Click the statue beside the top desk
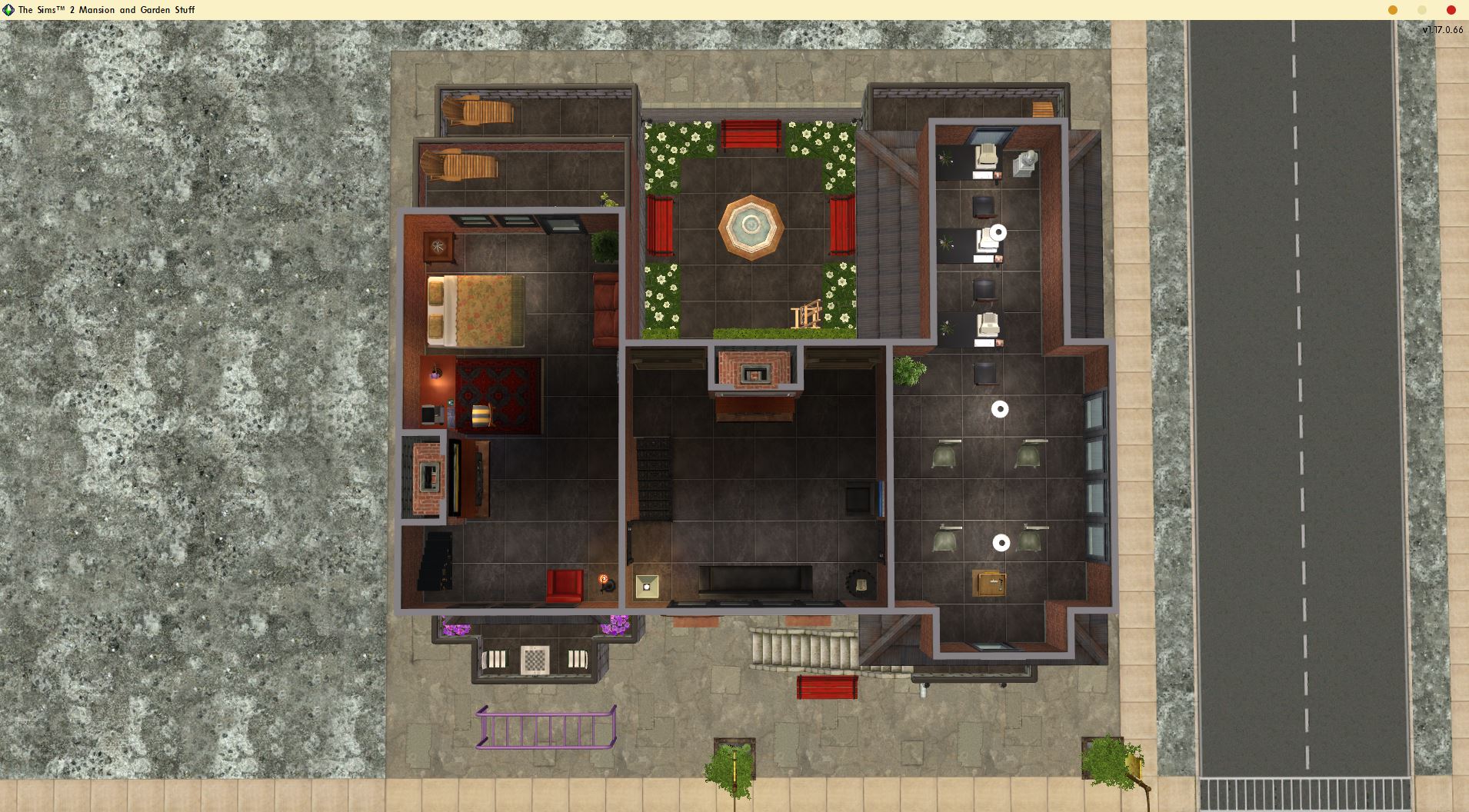The image size is (1469, 812). coord(1025,161)
